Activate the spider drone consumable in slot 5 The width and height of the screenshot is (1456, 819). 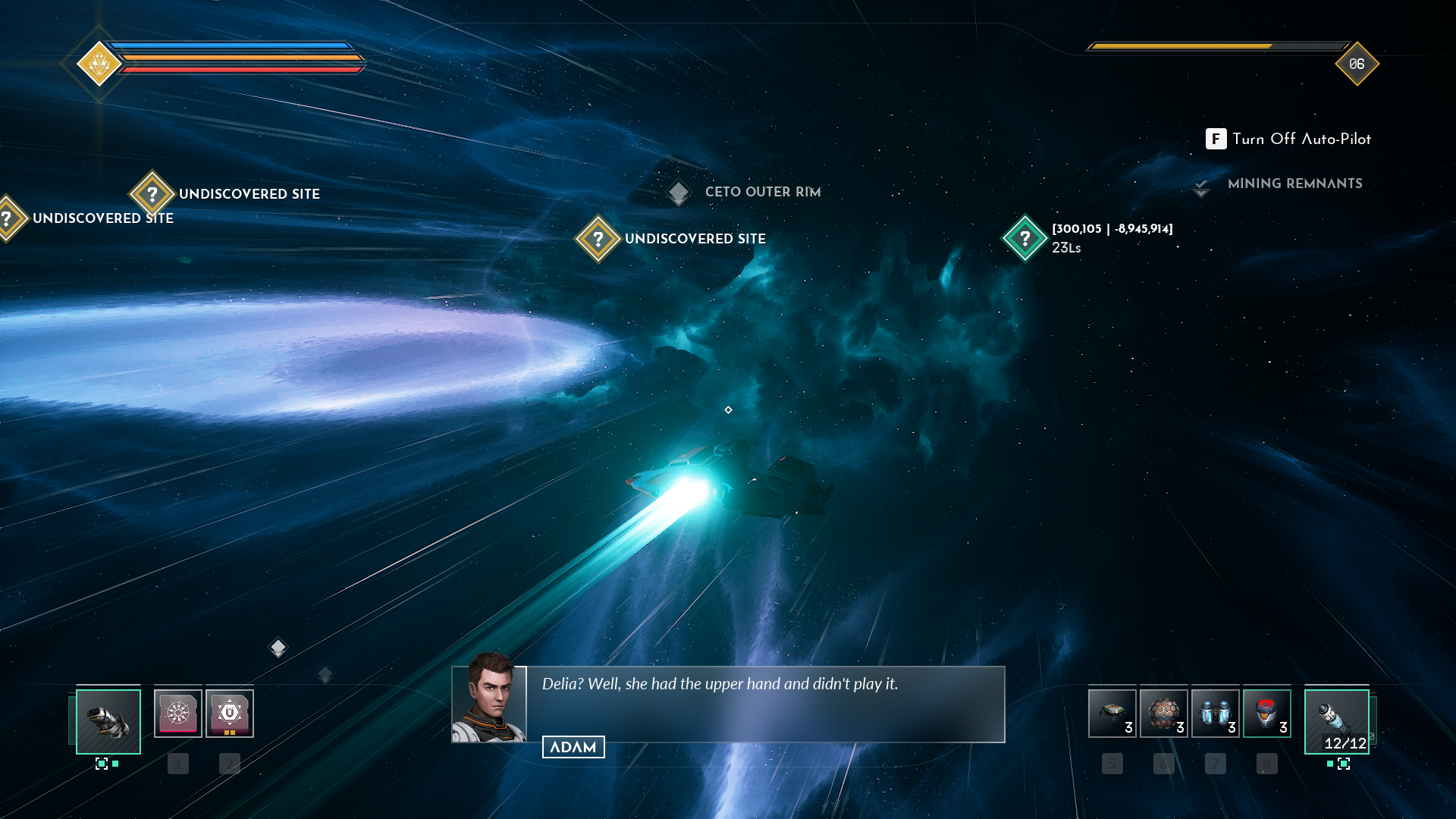tap(1112, 714)
